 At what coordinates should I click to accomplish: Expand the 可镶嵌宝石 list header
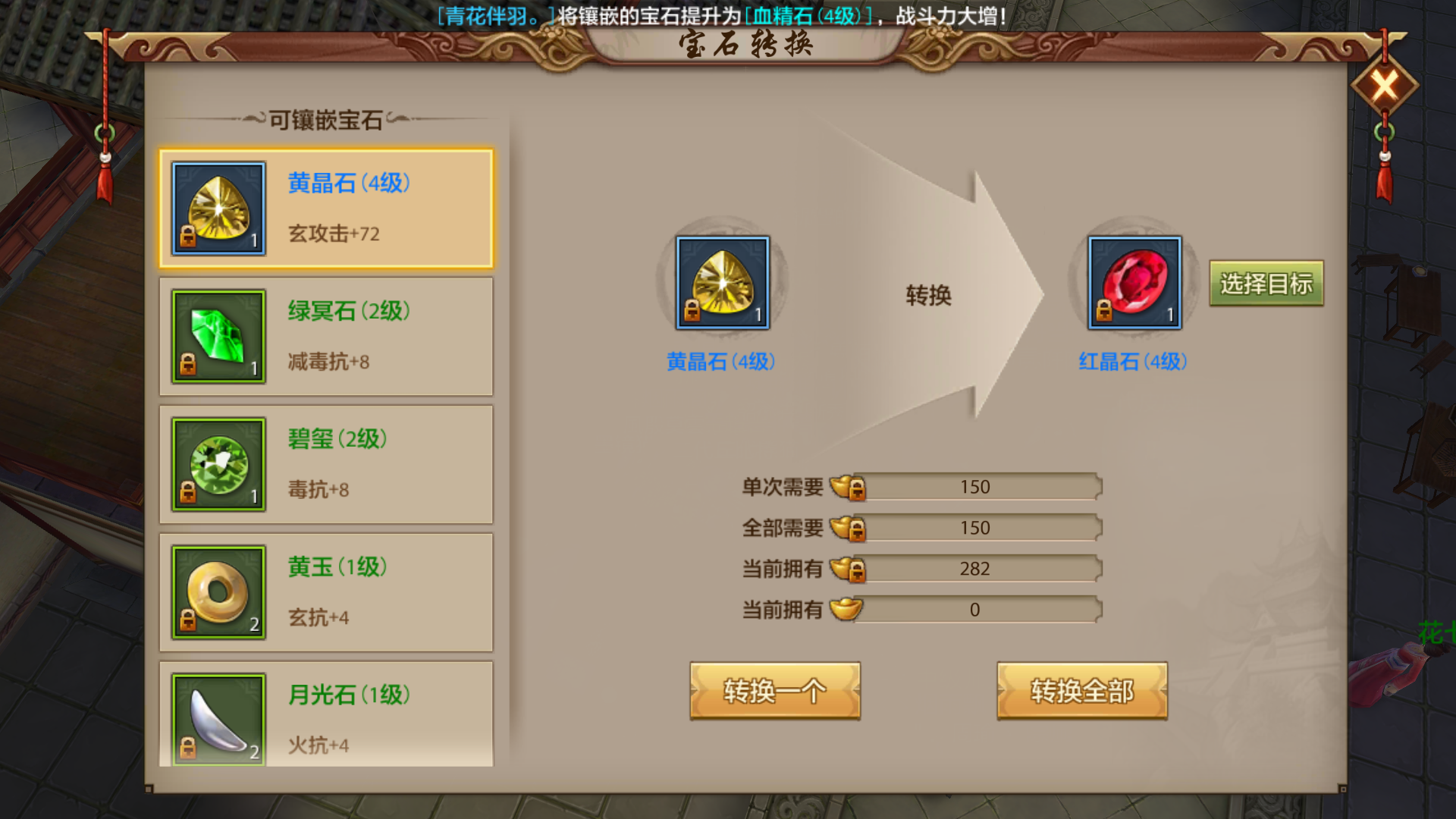326,118
